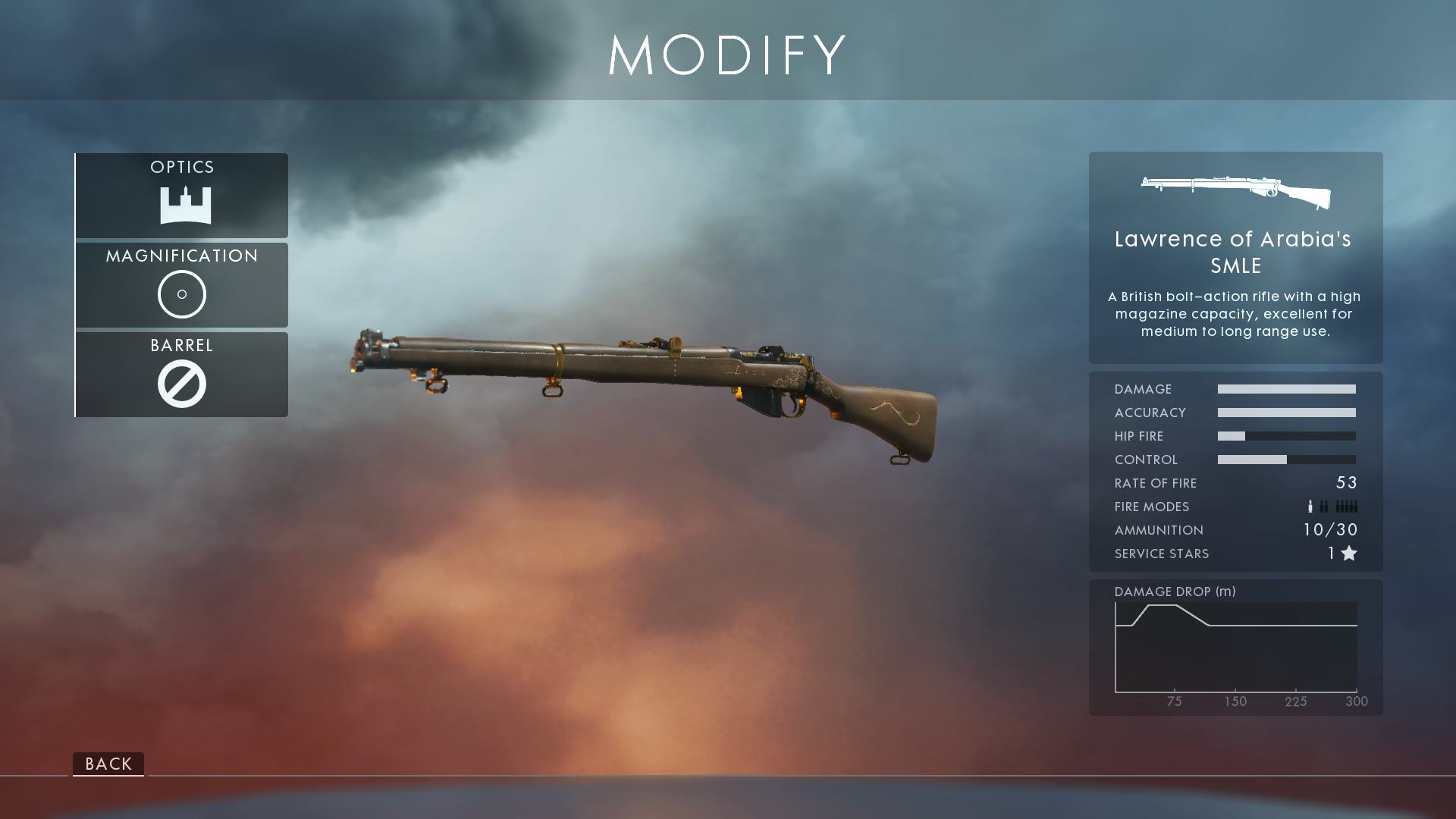Select the weapon stats panel

pos(1235,470)
